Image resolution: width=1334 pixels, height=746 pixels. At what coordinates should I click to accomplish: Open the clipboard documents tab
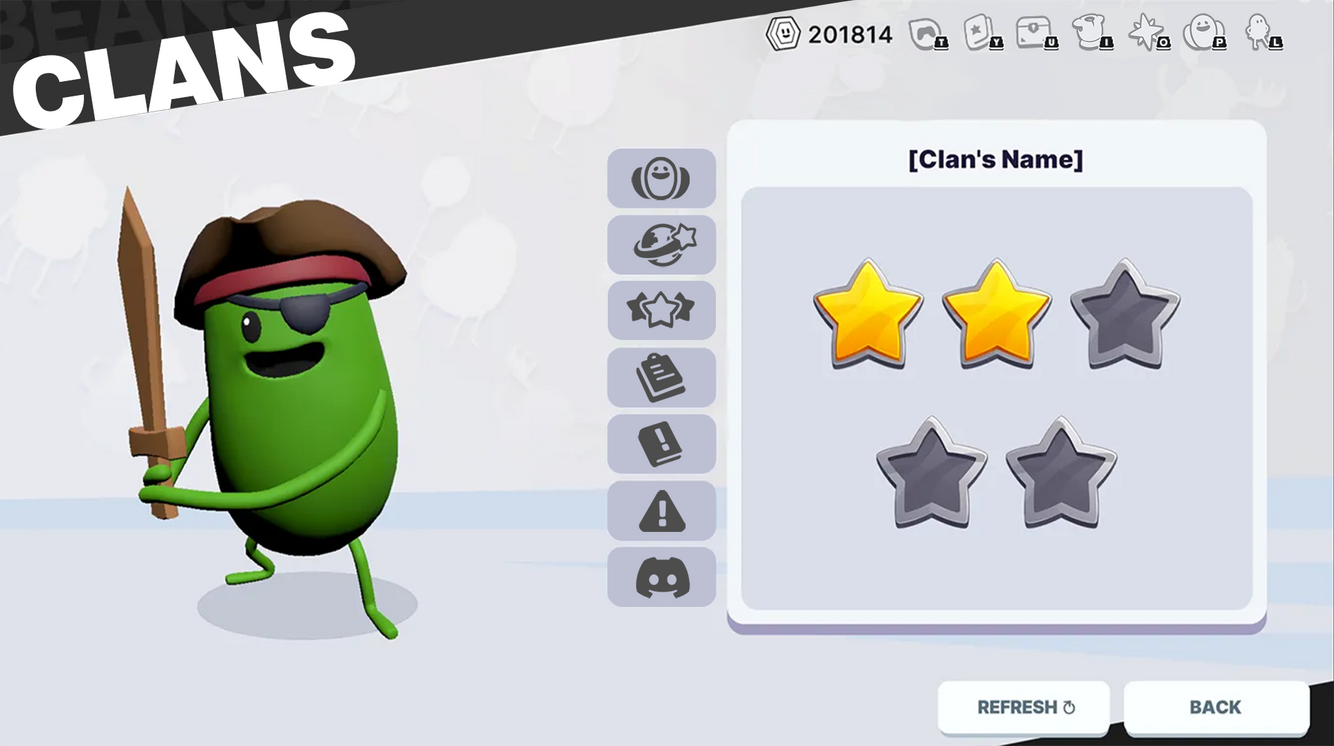coord(661,378)
